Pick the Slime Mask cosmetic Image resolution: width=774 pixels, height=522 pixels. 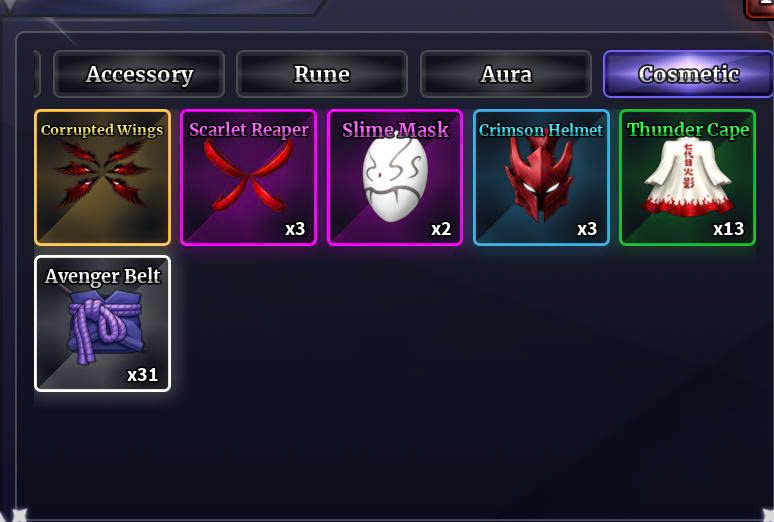click(395, 177)
